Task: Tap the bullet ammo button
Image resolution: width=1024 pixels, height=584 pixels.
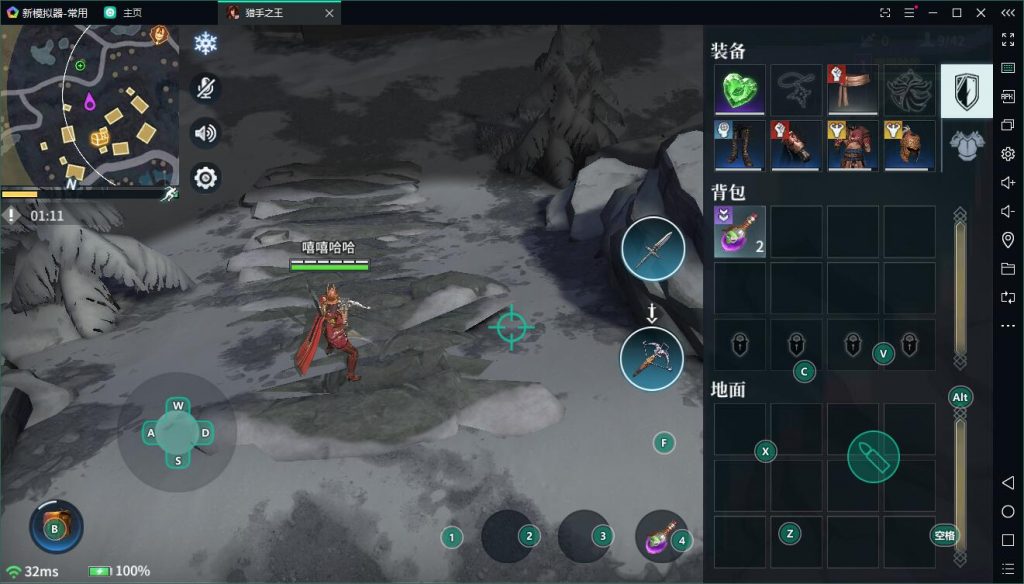Action: (x=873, y=457)
